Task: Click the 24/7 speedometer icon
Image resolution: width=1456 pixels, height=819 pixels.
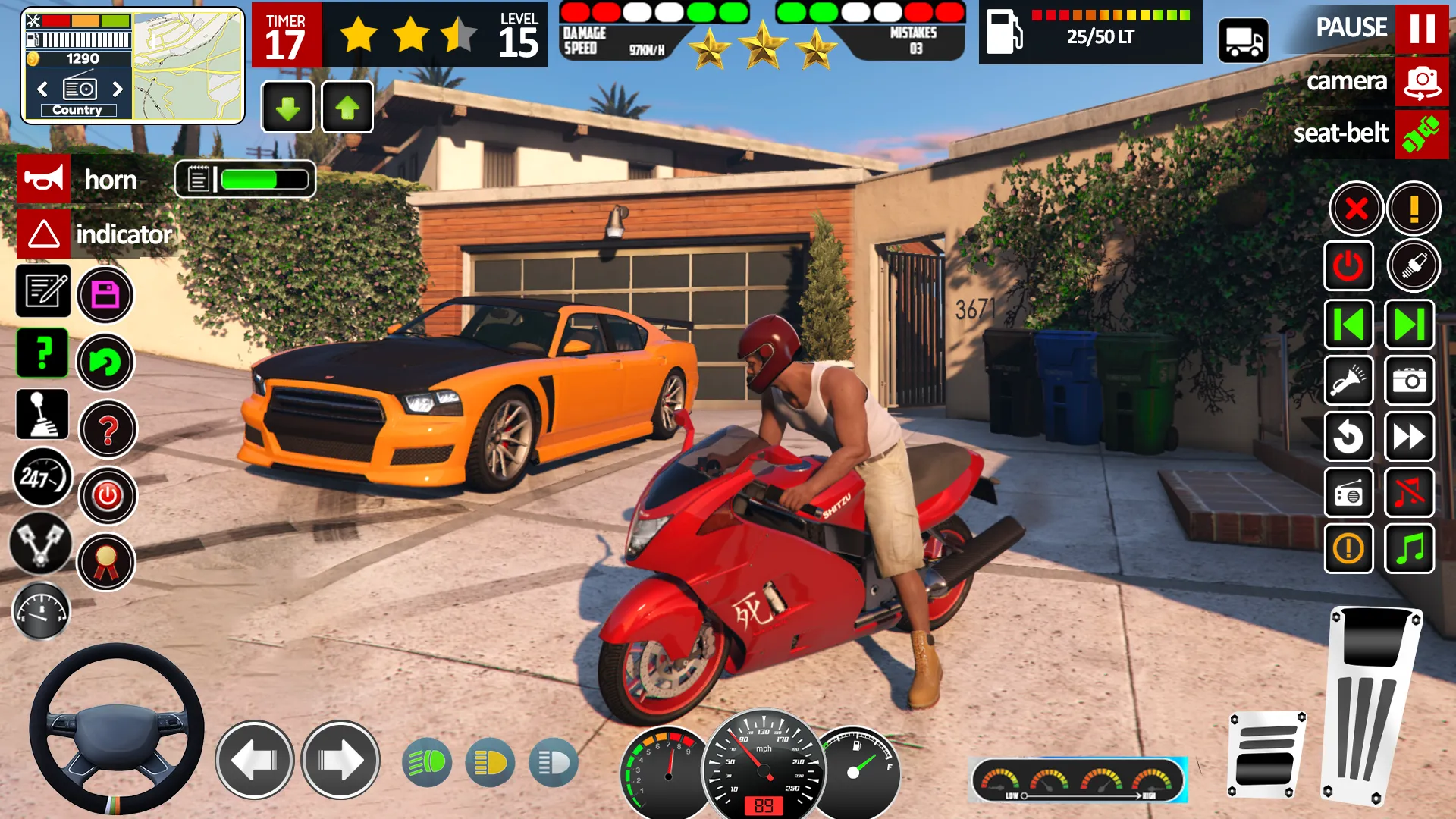Action: point(42,478)
